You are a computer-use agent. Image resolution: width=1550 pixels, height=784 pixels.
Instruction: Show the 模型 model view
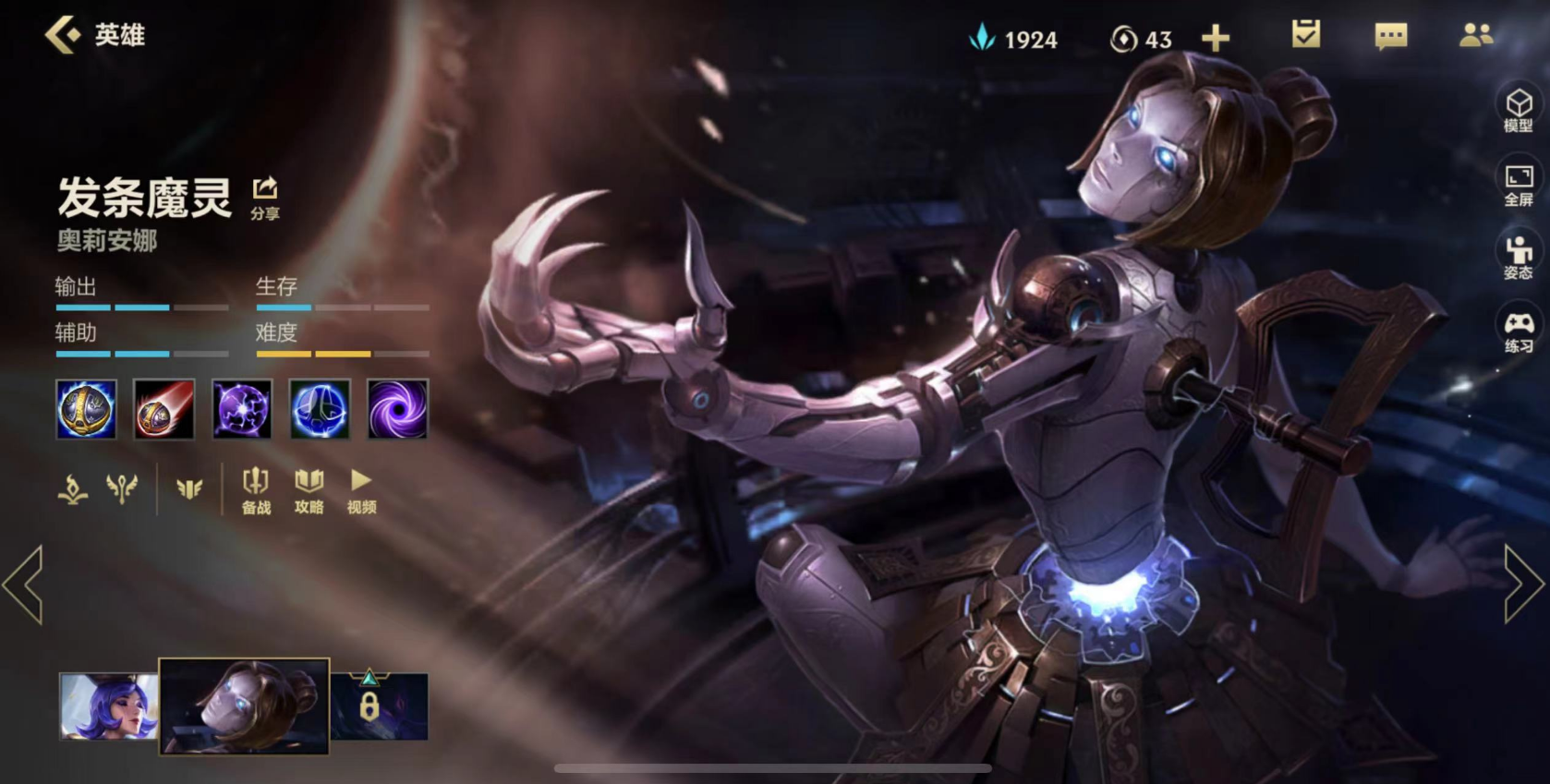[1518, 110]
